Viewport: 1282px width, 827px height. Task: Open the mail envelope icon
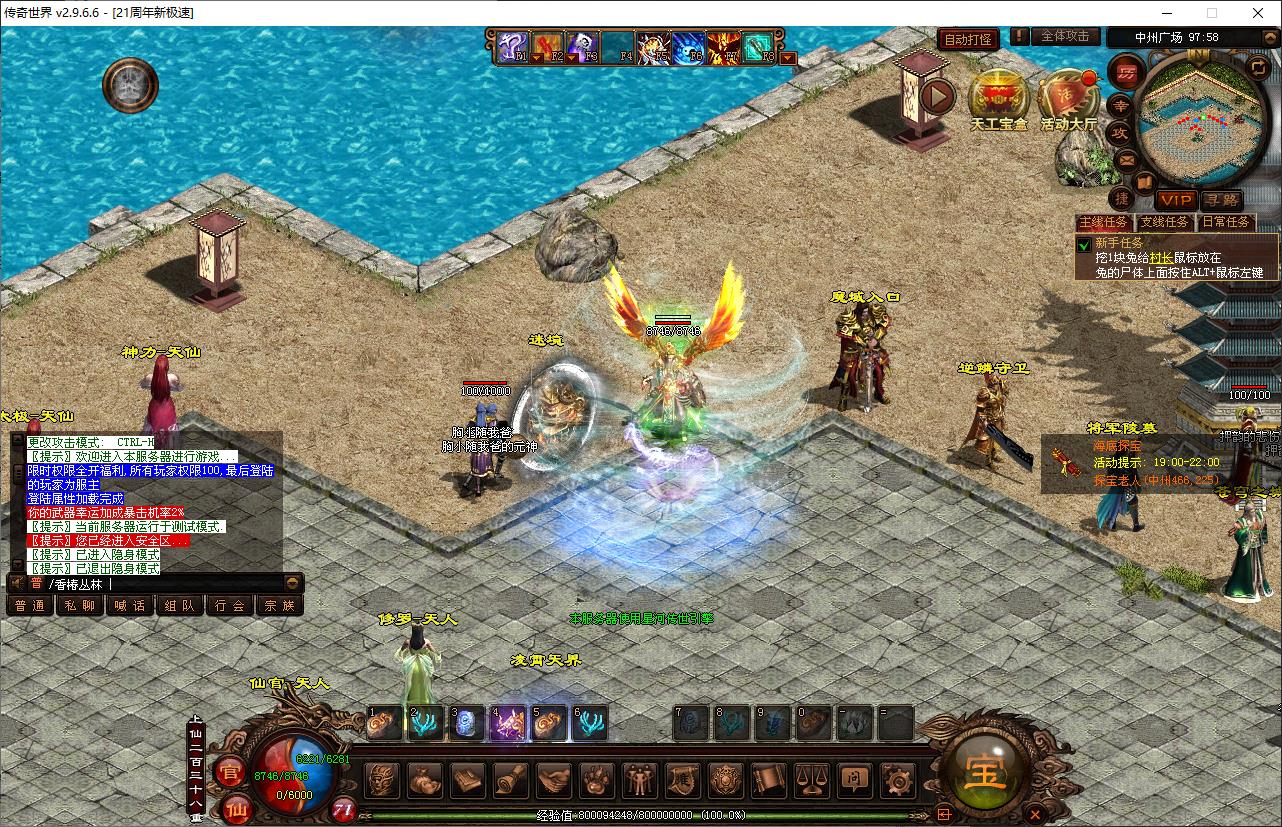click(1127, 159)
